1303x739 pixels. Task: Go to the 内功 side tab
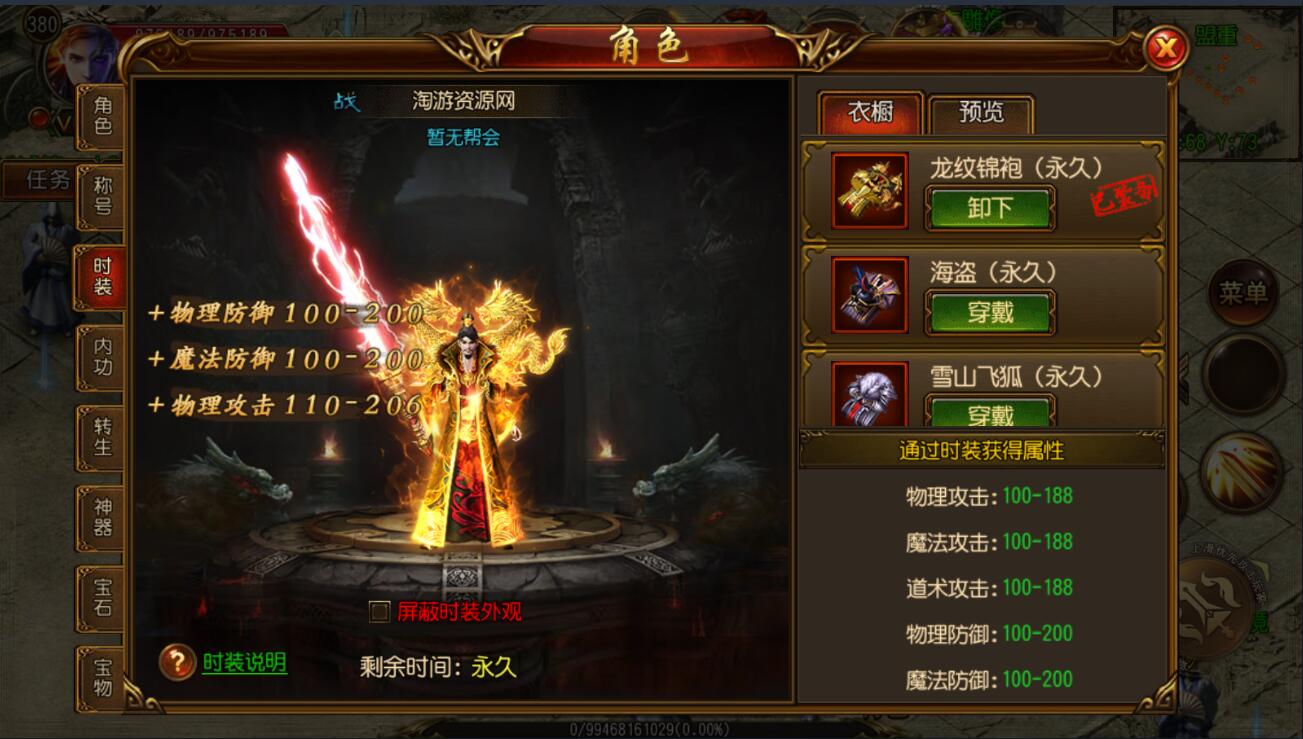pyautogui.click(x=102, y=357)
